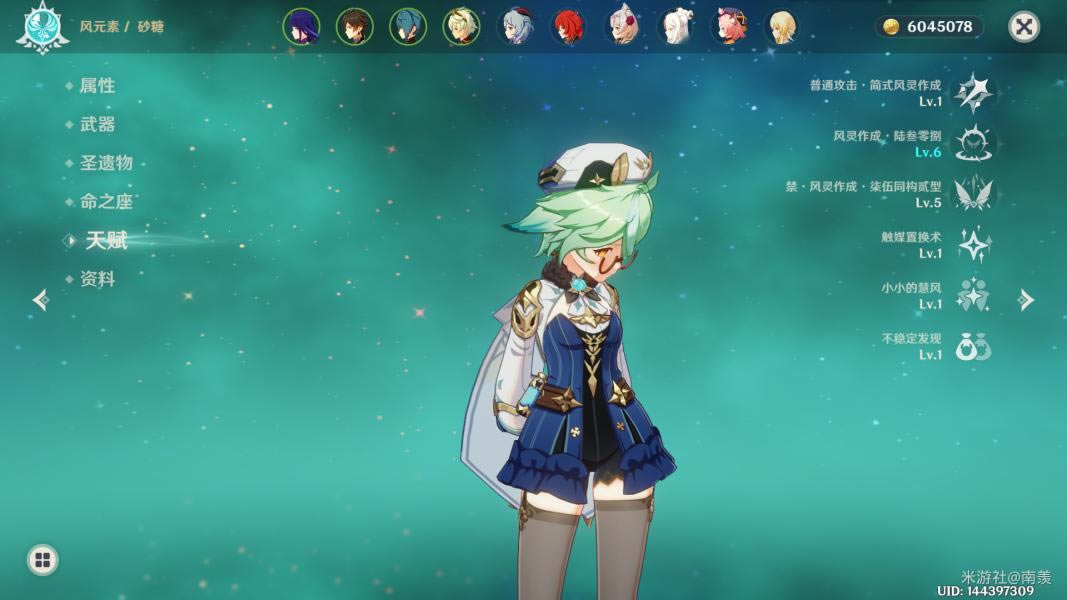Select the purple-haired character portrait
Viewport: 1067px width, 600px height.
(301, 27)
